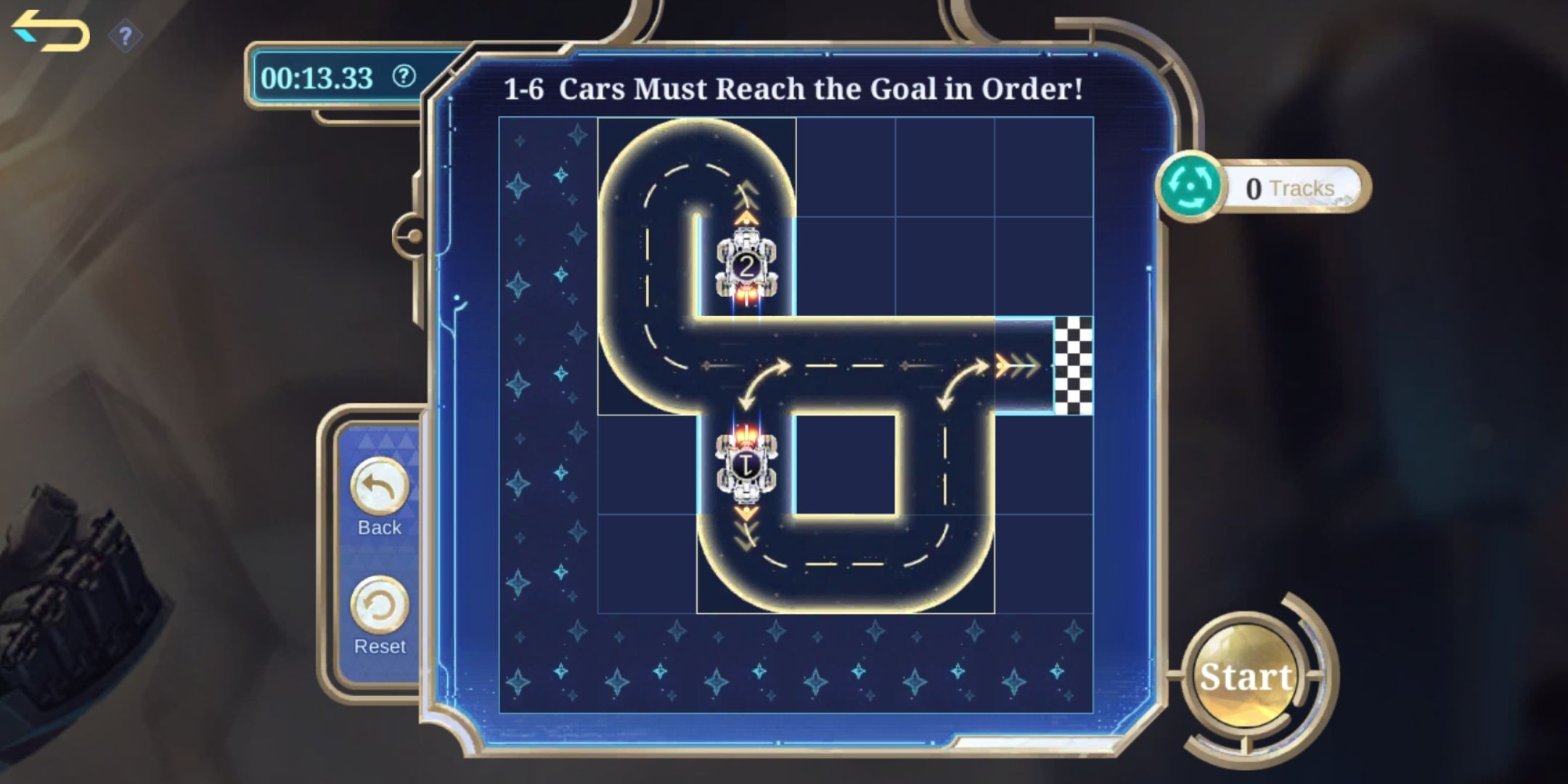The height and width of the screenshot is (784, 1568).
Task: Click the triple chevron arrows before the goal
Action: click(x=1016, y=367)
